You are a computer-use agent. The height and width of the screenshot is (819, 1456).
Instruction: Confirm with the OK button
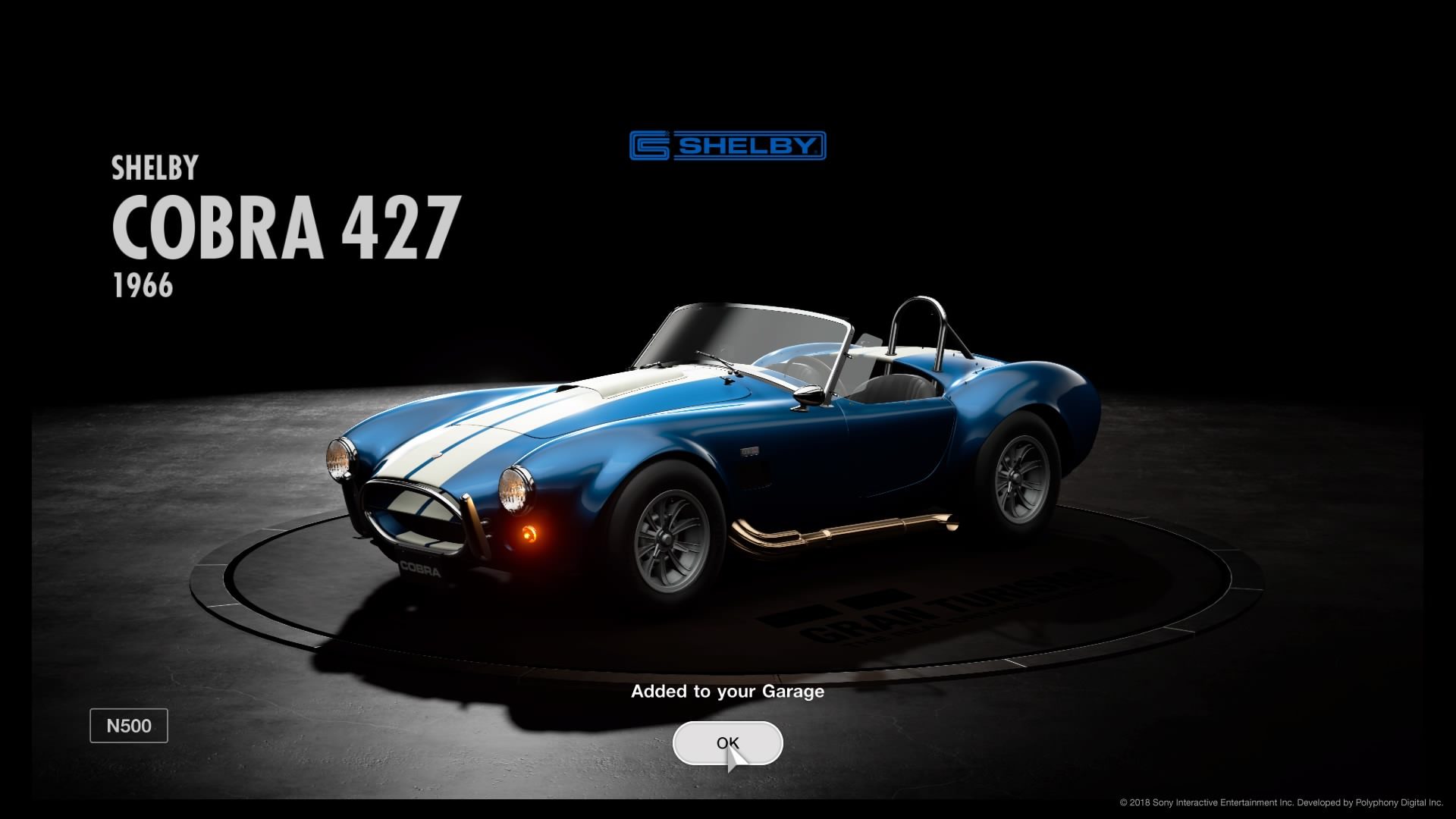727,743
